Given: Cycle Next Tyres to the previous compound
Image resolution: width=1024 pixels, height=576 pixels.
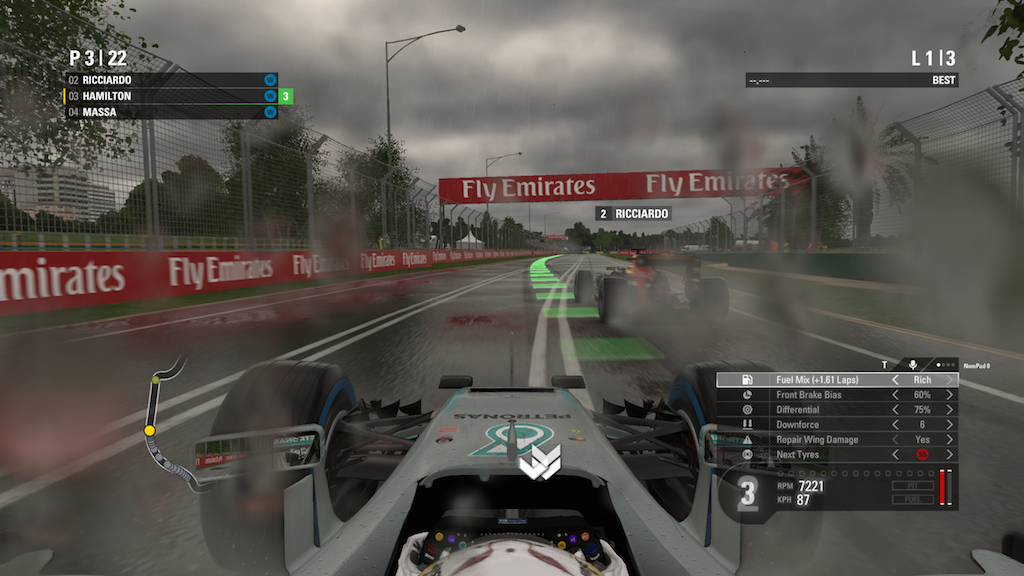Looking at the screenshot, I should pyautogui.click(x=896, y=455).
